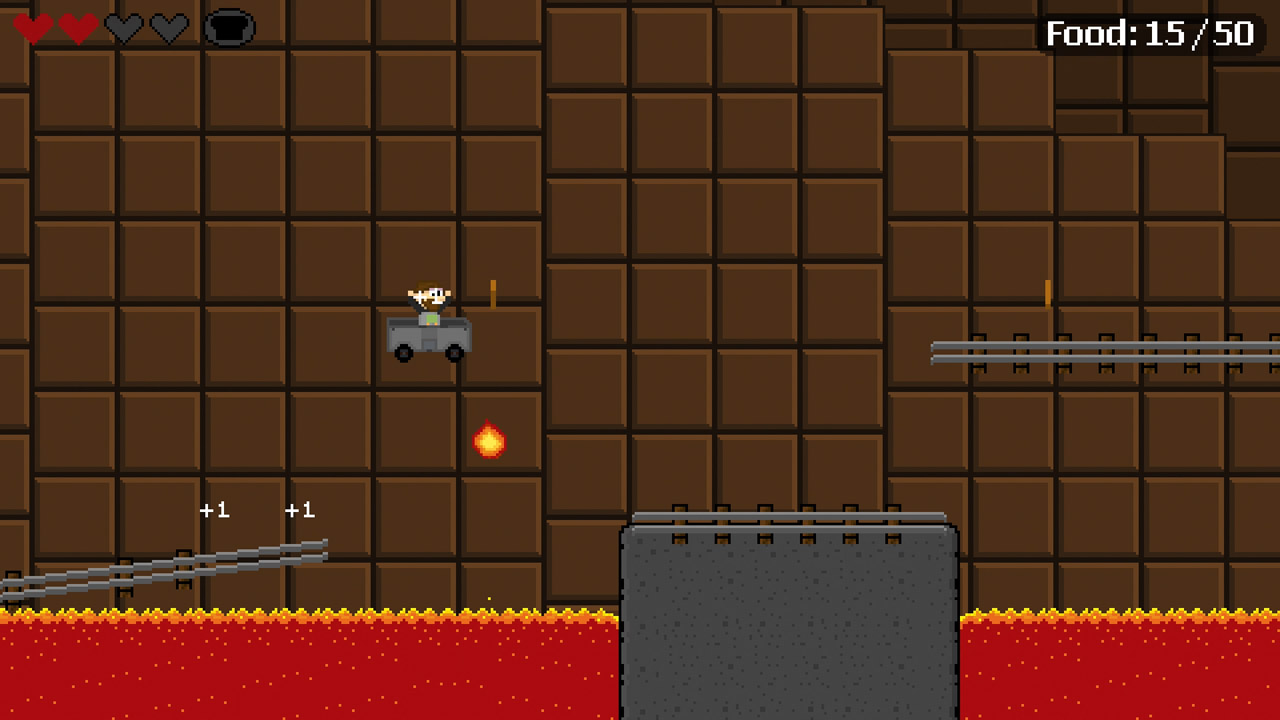This screenshot has height=720, width=1280.
Task: Click the first red heart icon
Action: [33, 28]
